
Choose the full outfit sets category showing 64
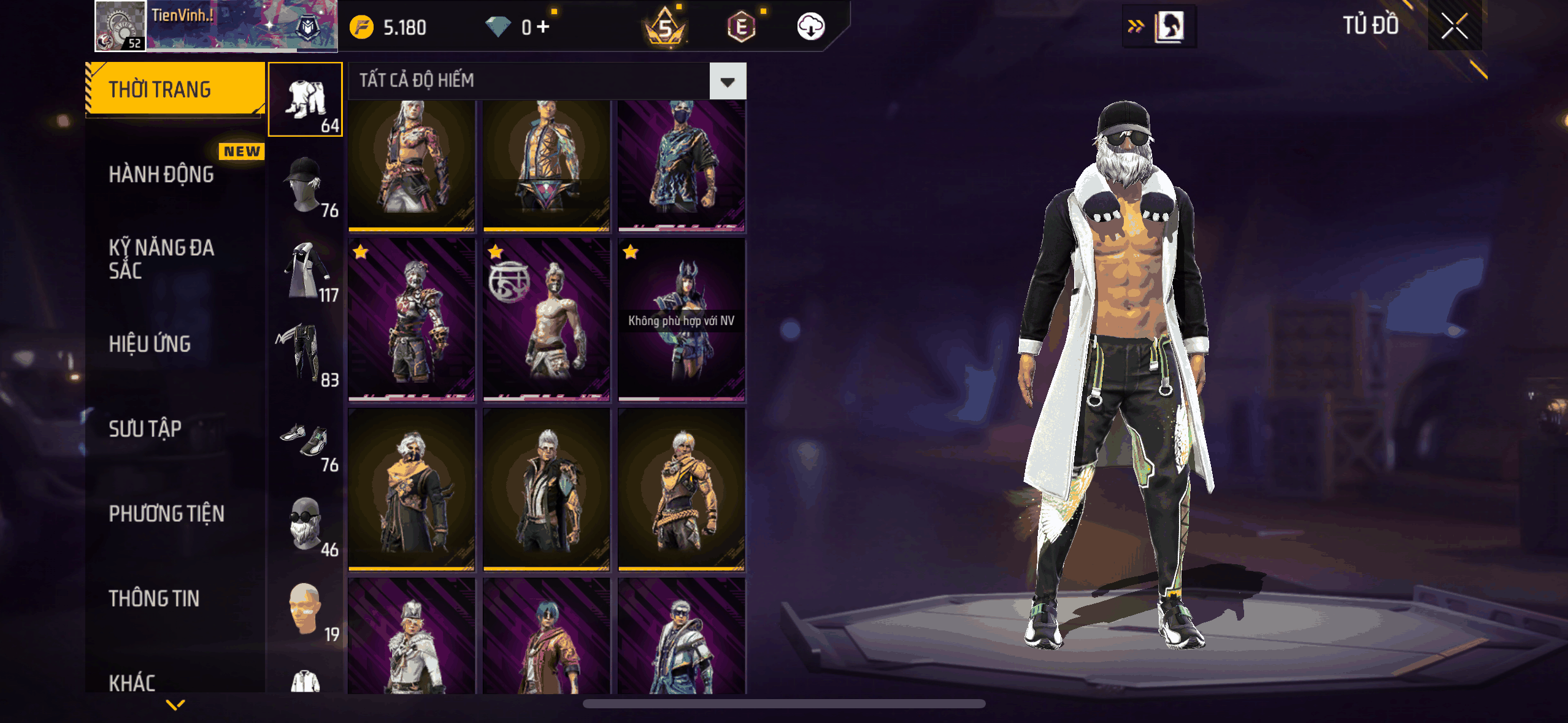pos(306,99)
